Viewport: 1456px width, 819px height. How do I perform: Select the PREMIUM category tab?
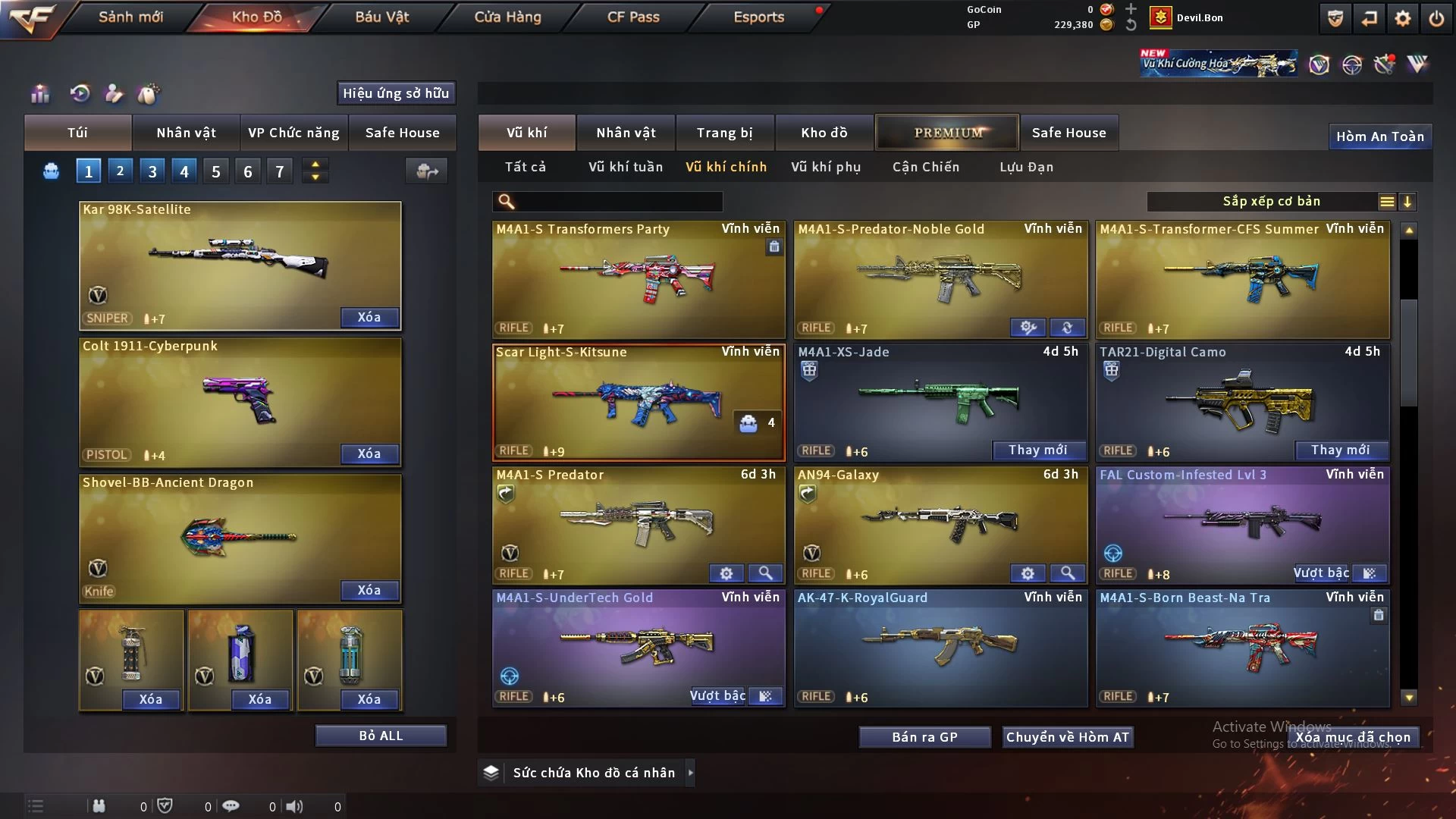point(948,133)
